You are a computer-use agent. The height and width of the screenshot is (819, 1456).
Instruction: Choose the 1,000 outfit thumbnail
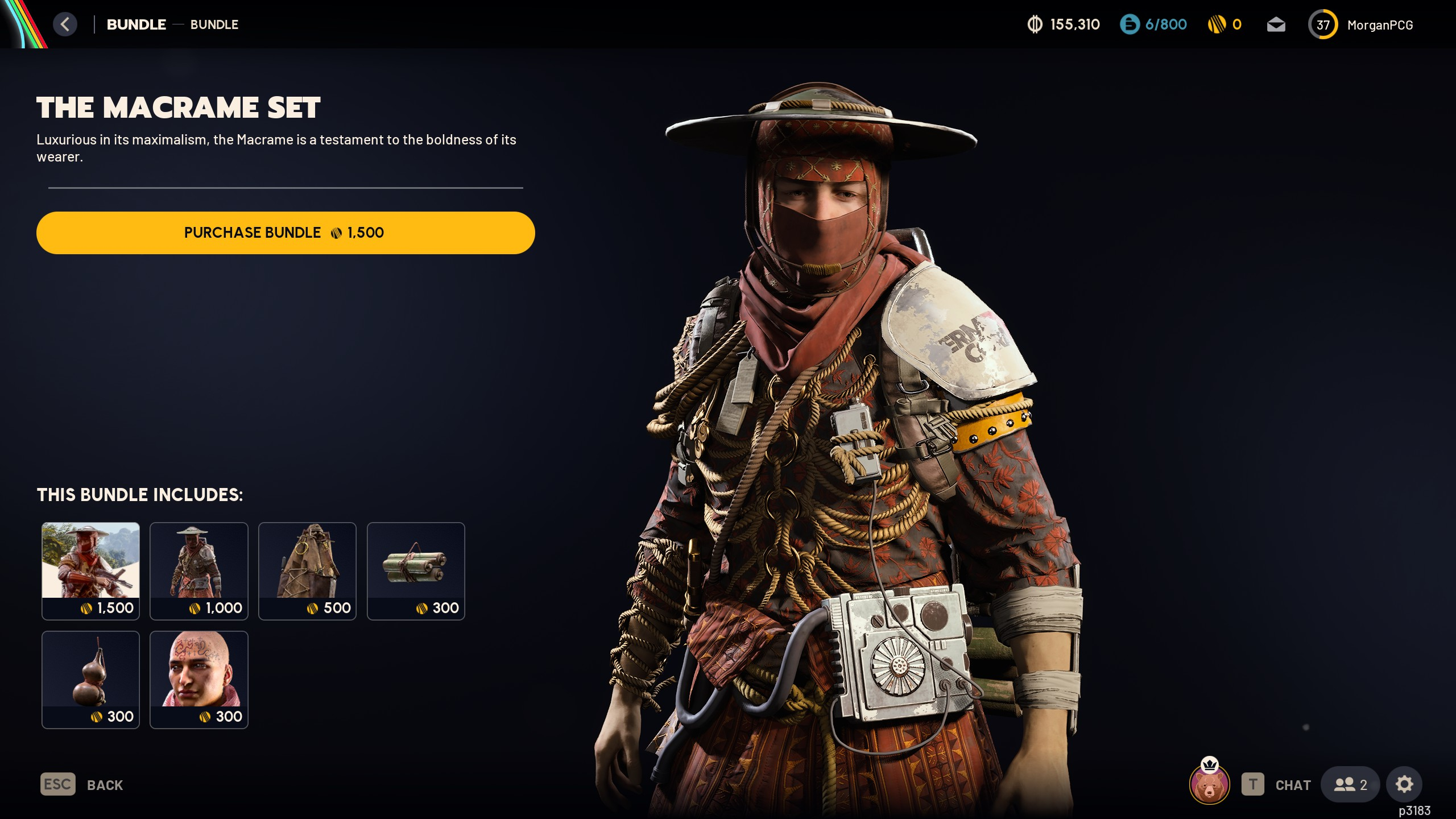tap(199, 570)
